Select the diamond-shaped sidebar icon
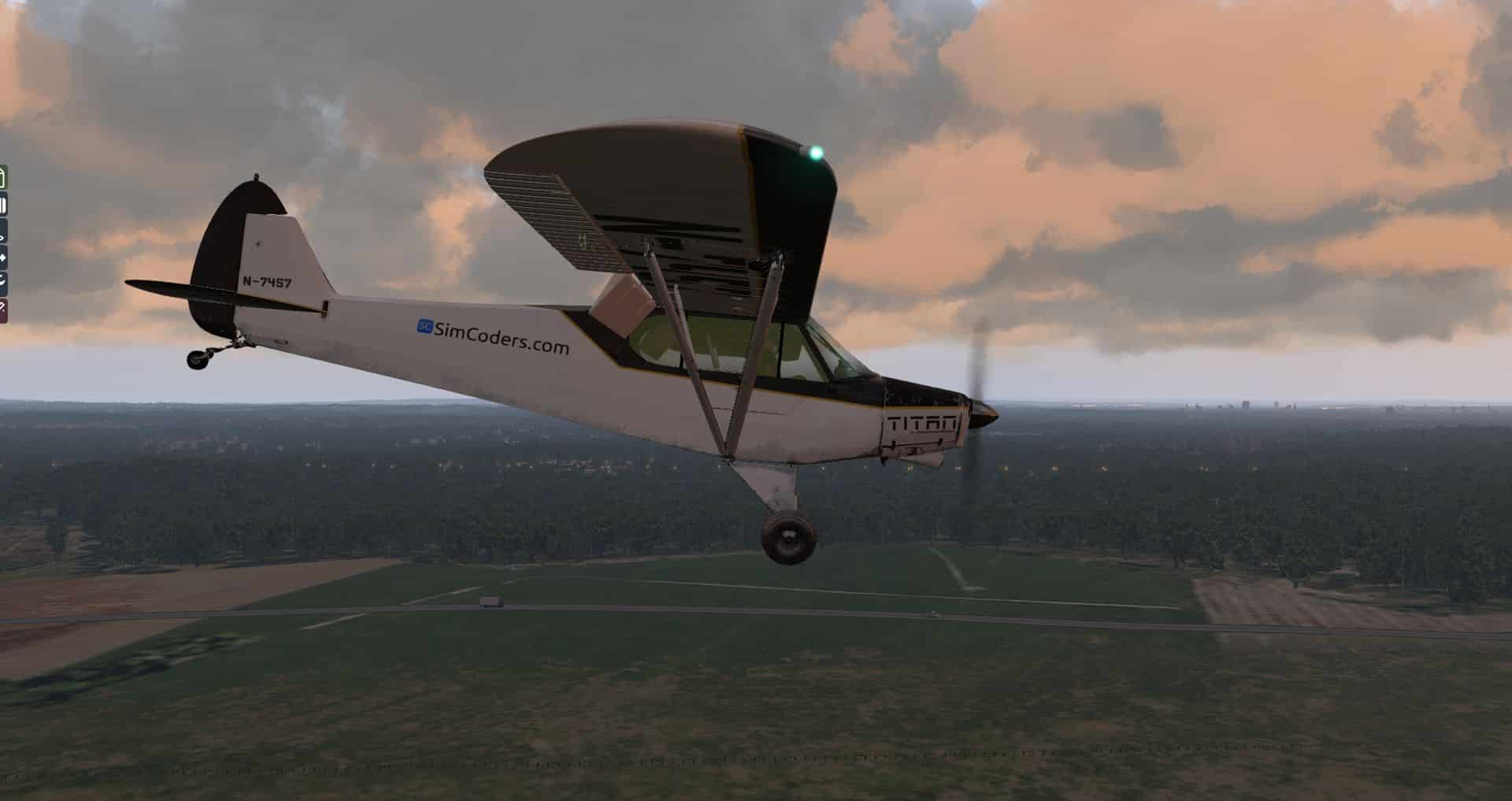This screenshot has height=801, width=1512. pos(2,258)
